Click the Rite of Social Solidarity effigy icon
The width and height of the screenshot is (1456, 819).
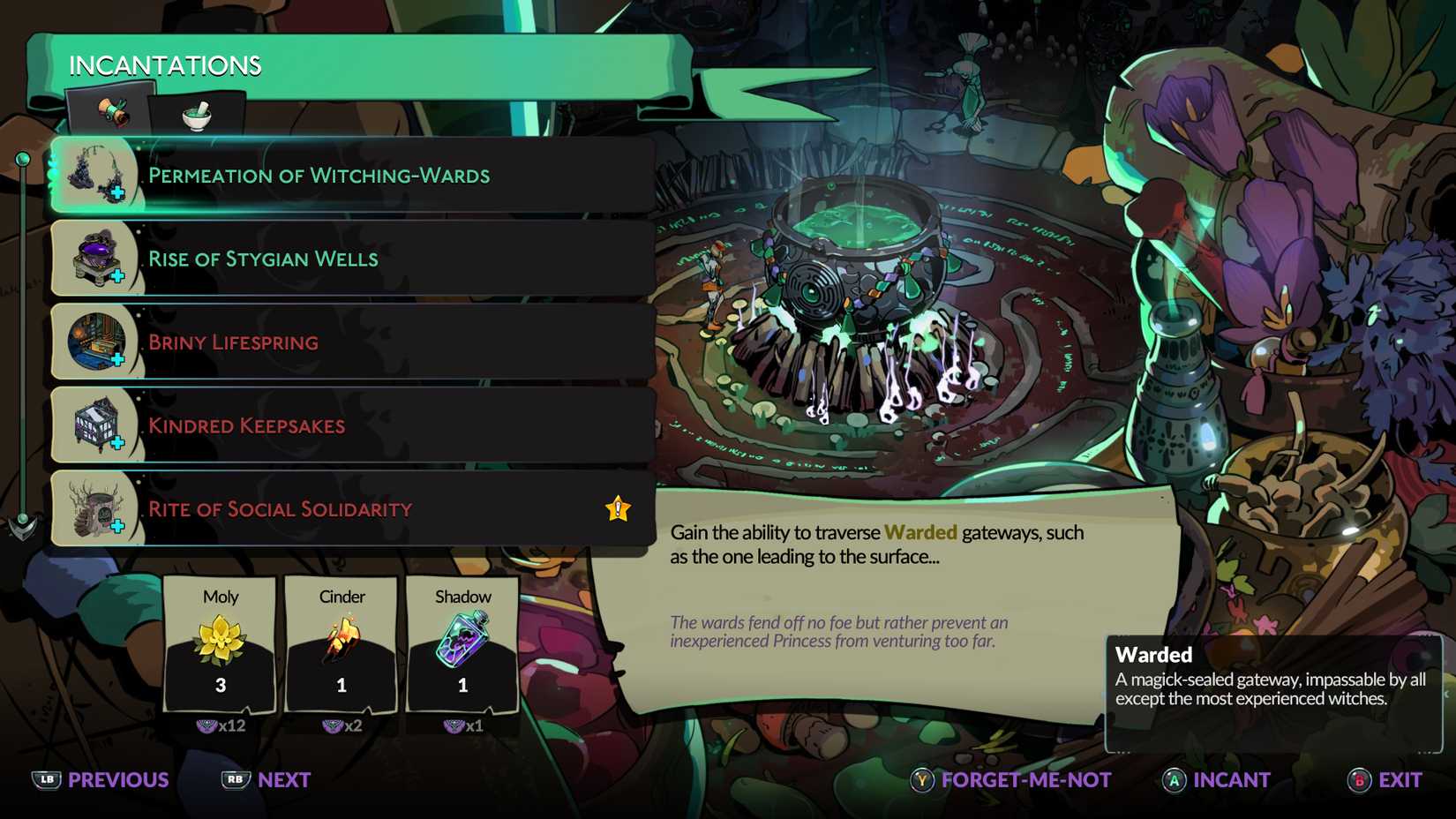coord(95,509)
